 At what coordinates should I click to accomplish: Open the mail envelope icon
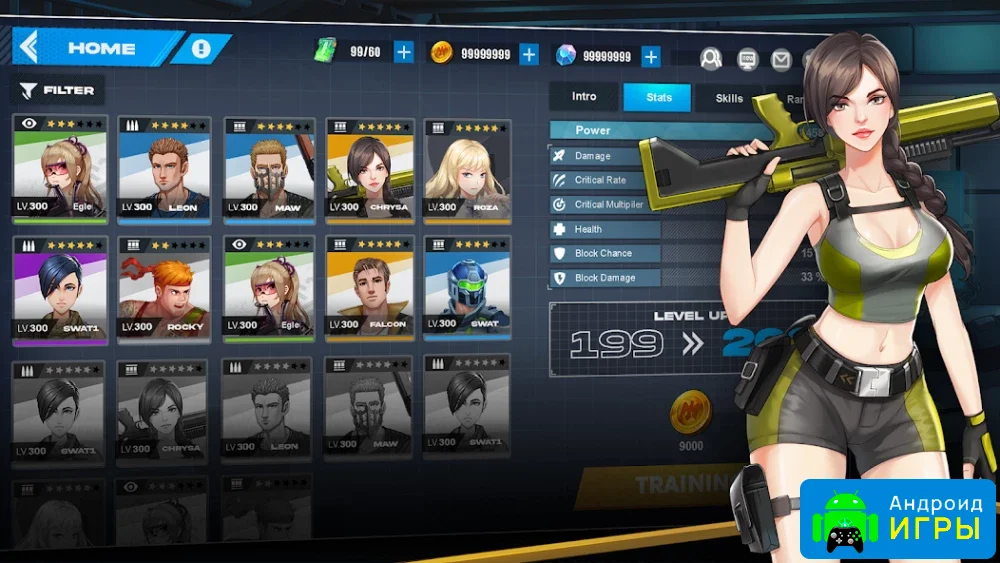tap(781, 59)
